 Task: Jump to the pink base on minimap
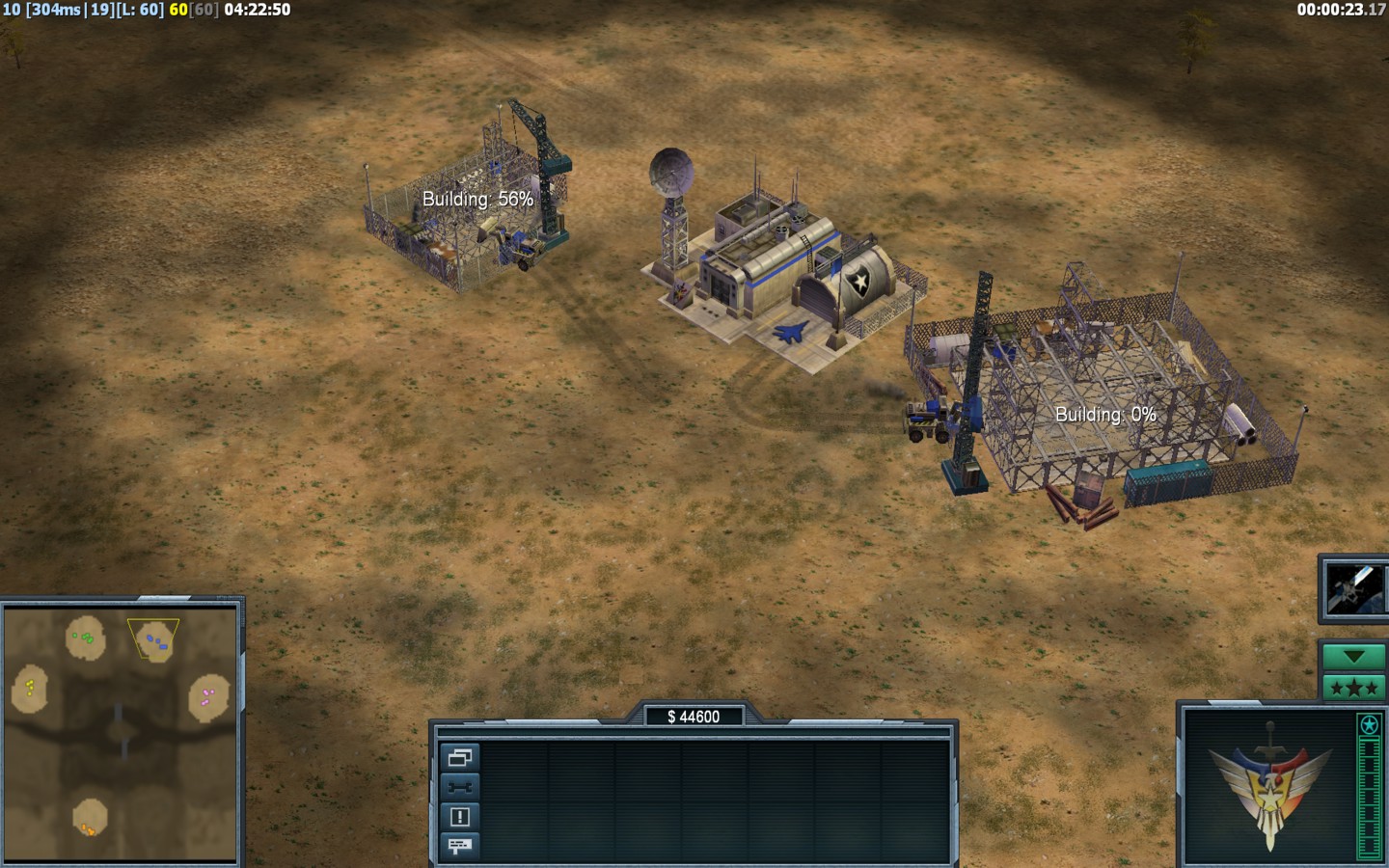(208, 696)
